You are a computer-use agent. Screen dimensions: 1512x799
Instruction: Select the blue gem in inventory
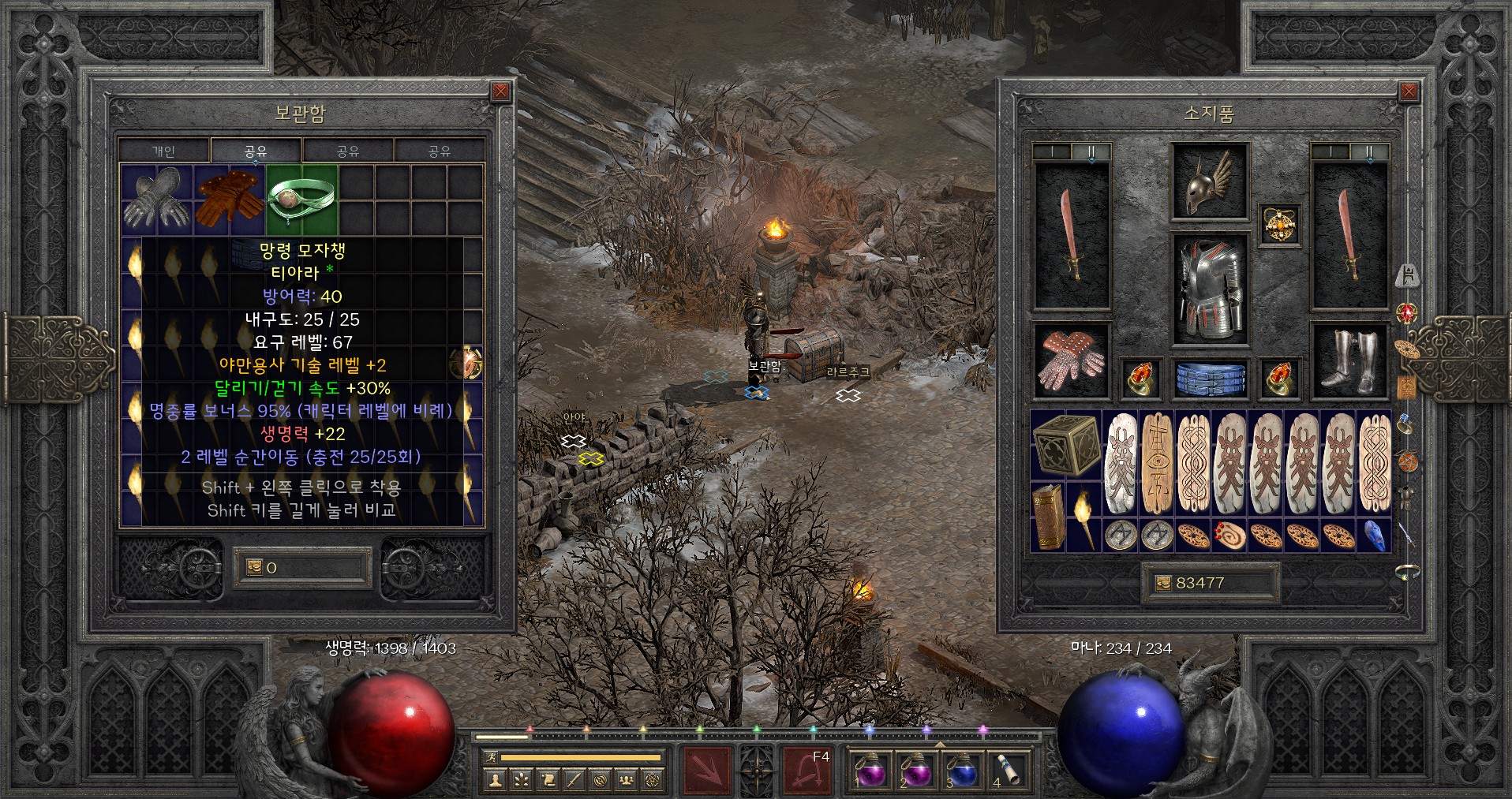tap(1374, 535)
